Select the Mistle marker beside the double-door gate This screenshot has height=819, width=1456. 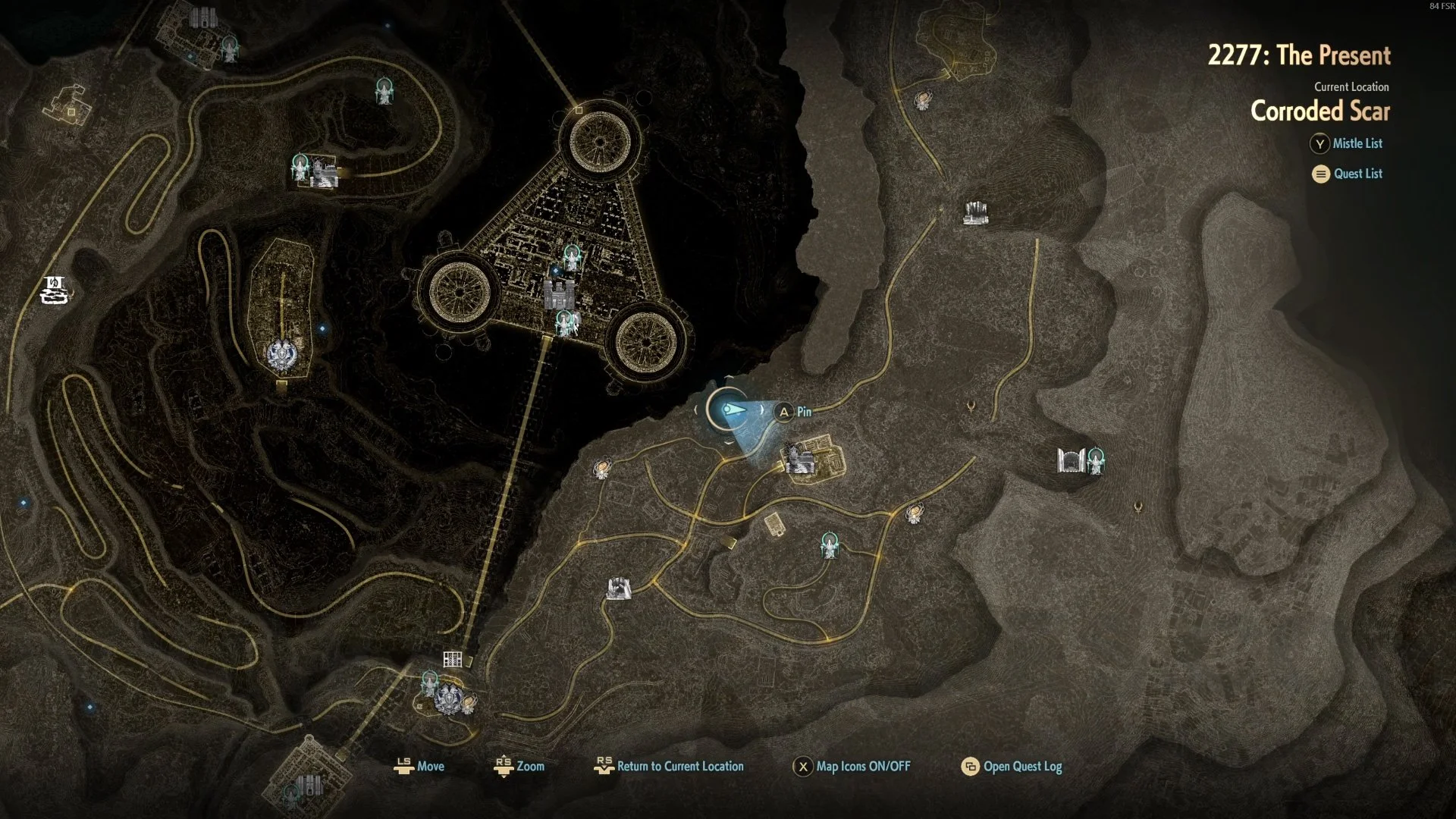coord(1096,460)
